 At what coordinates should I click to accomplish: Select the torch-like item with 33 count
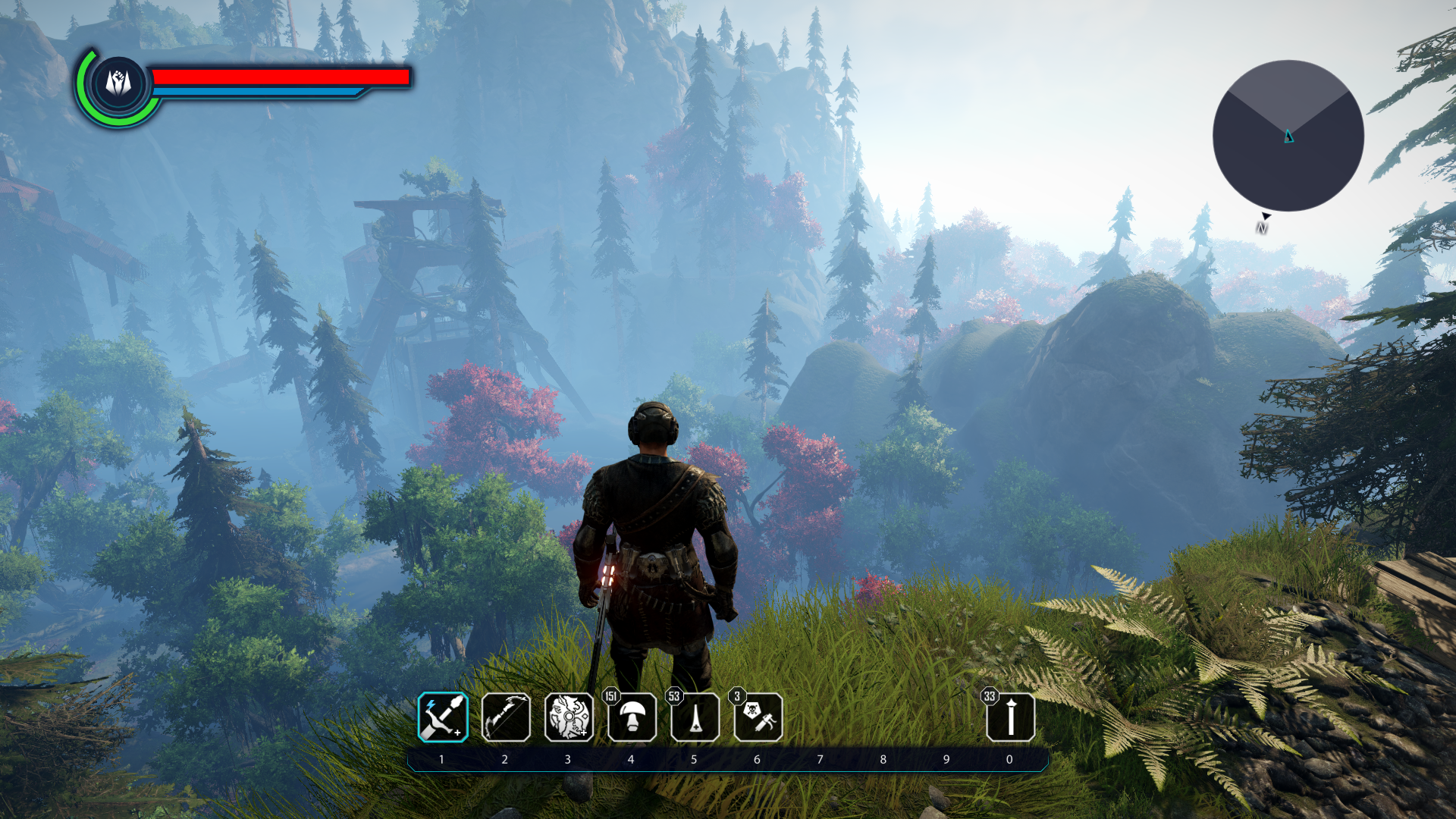click(x=1010, y=717)
